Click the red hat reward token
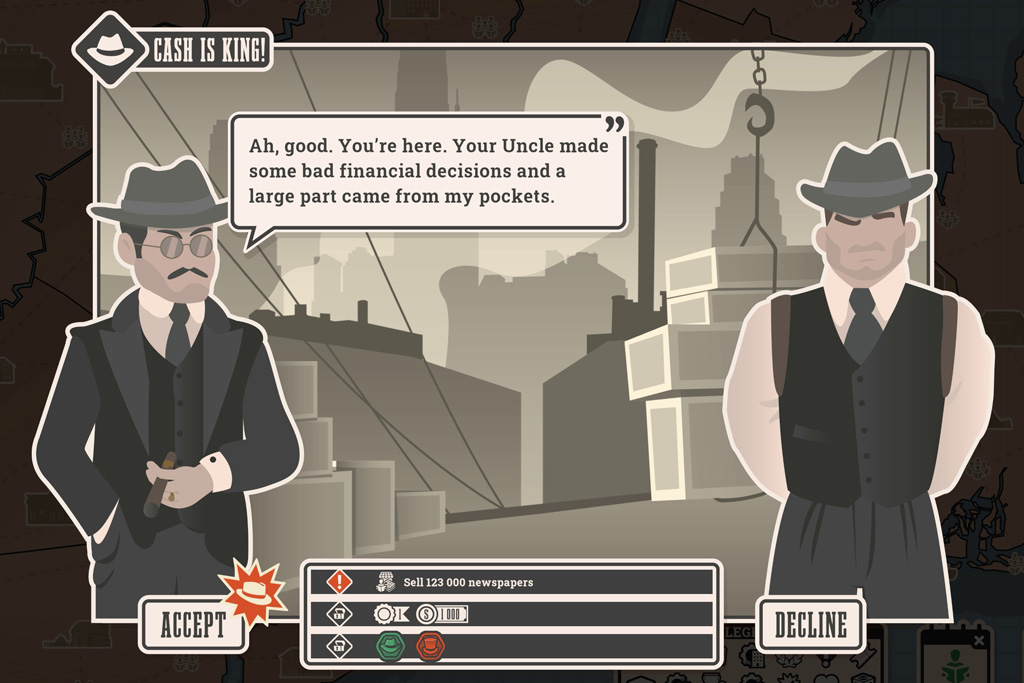1024x683 pixels. point(430,646)
